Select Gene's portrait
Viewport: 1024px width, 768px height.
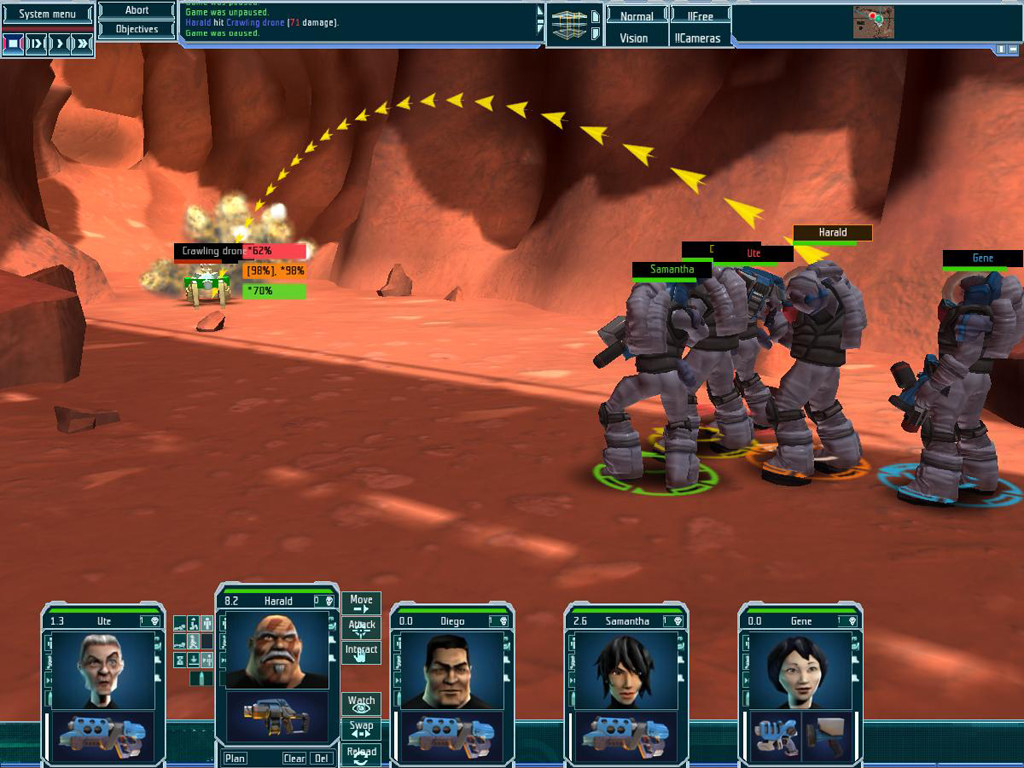[796, 670]
